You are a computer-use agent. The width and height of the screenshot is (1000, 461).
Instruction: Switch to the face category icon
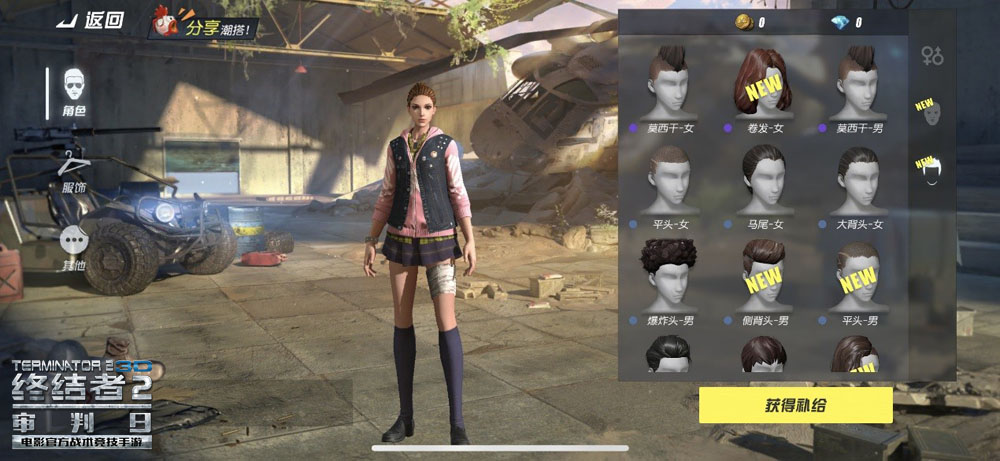pos(930,112)
